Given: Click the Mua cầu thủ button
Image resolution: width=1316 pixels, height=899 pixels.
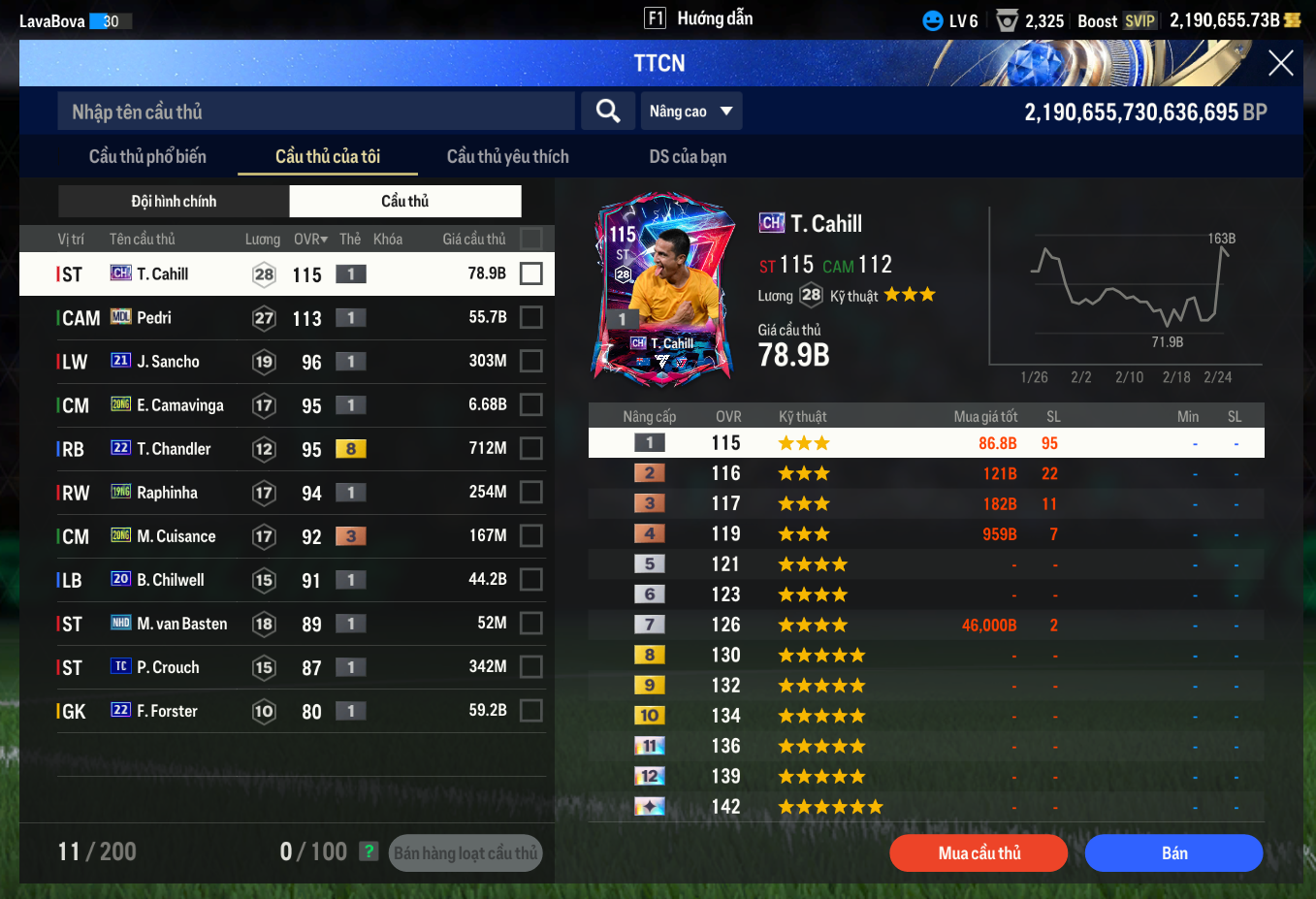Looking at the screenshot, I should [x=979, y=853].
